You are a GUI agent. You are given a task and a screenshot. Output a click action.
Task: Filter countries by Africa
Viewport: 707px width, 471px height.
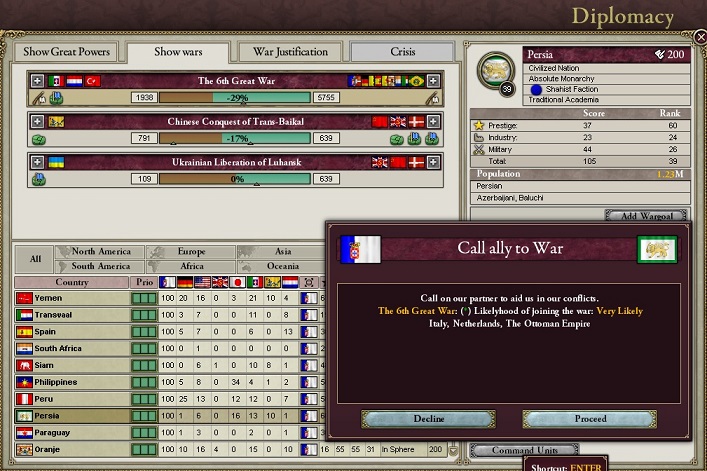pyautogui.click(x=190, y=266)
